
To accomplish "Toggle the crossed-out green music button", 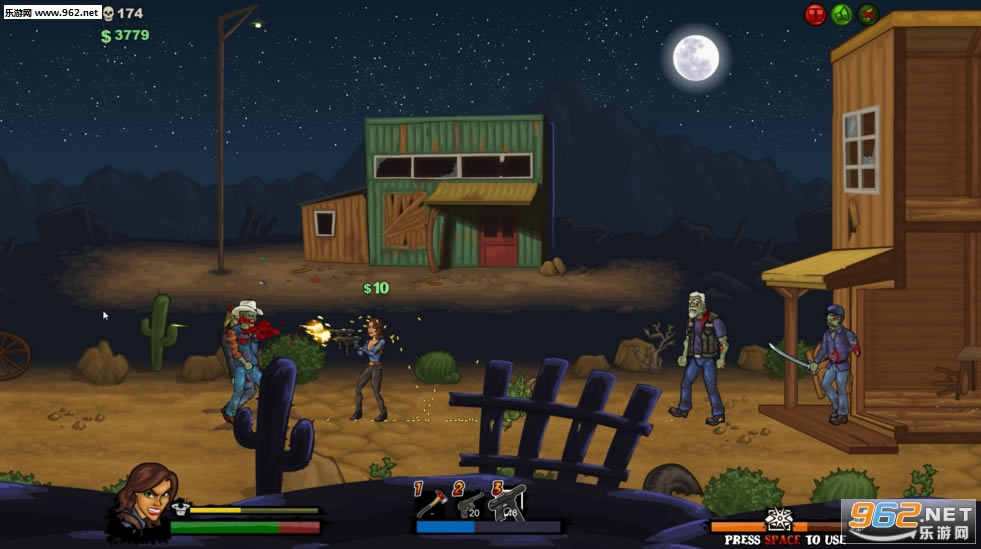I will click(x=868, y=15).
